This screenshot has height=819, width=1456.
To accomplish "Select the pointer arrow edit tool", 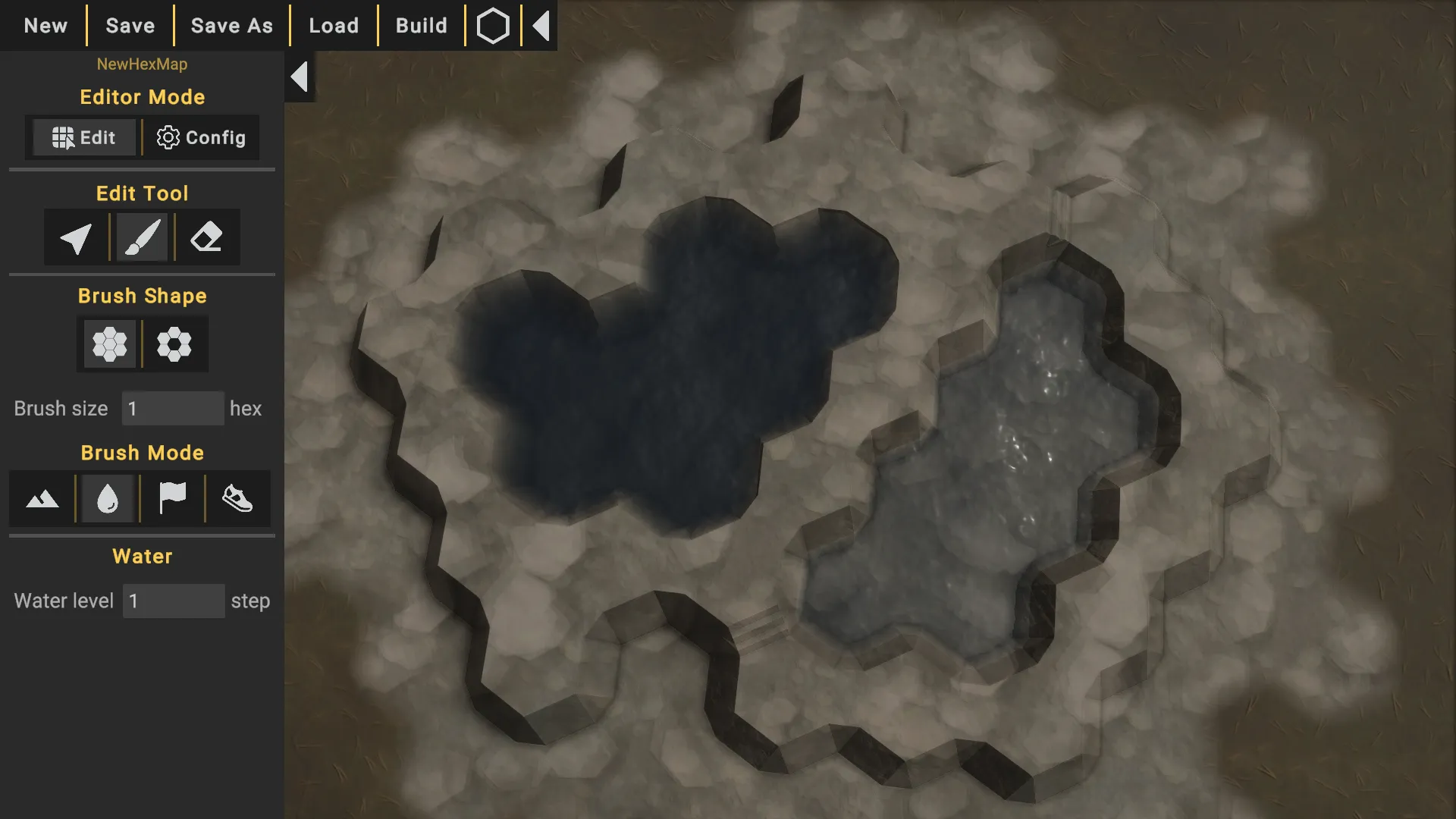I will 76,238.
